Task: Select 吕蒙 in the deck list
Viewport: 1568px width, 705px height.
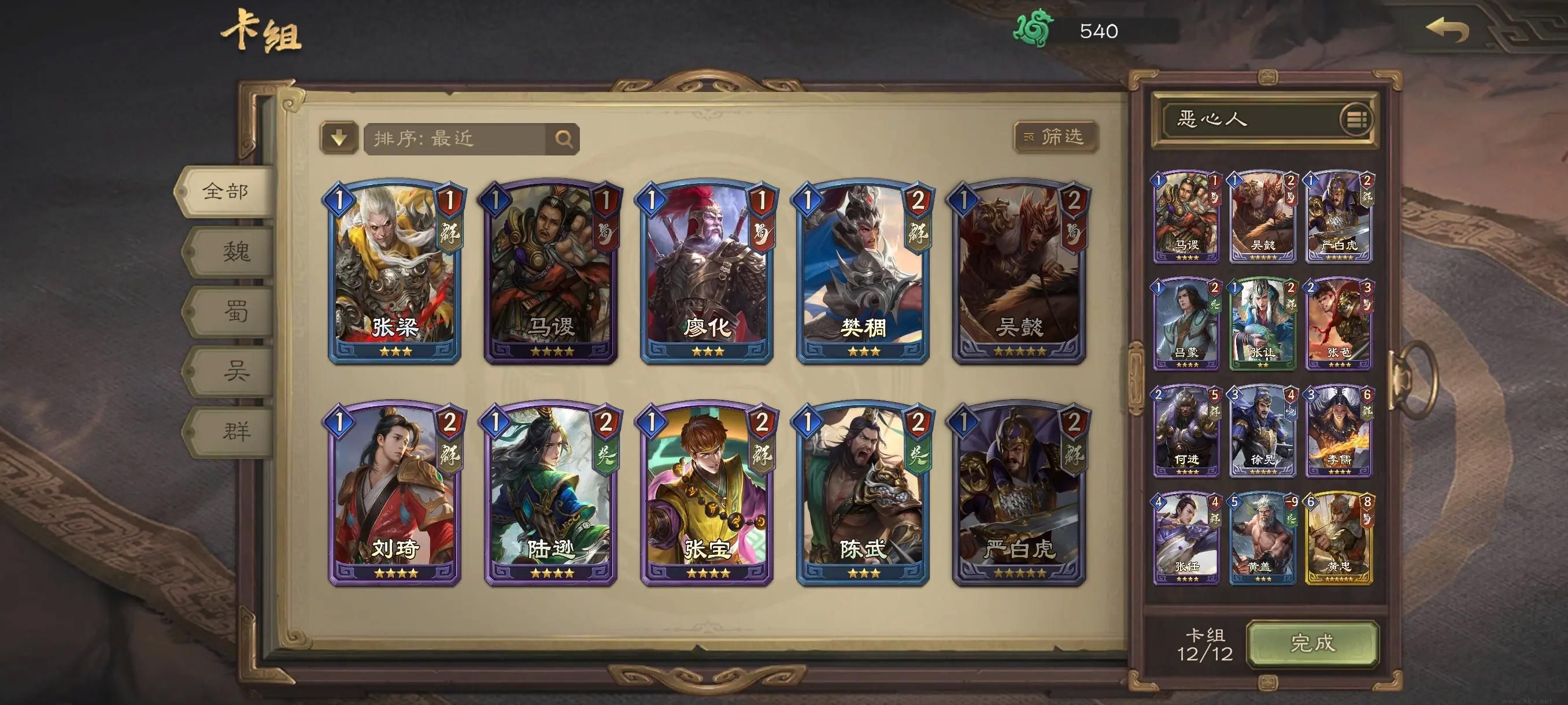Action: tap(1186, 324)
